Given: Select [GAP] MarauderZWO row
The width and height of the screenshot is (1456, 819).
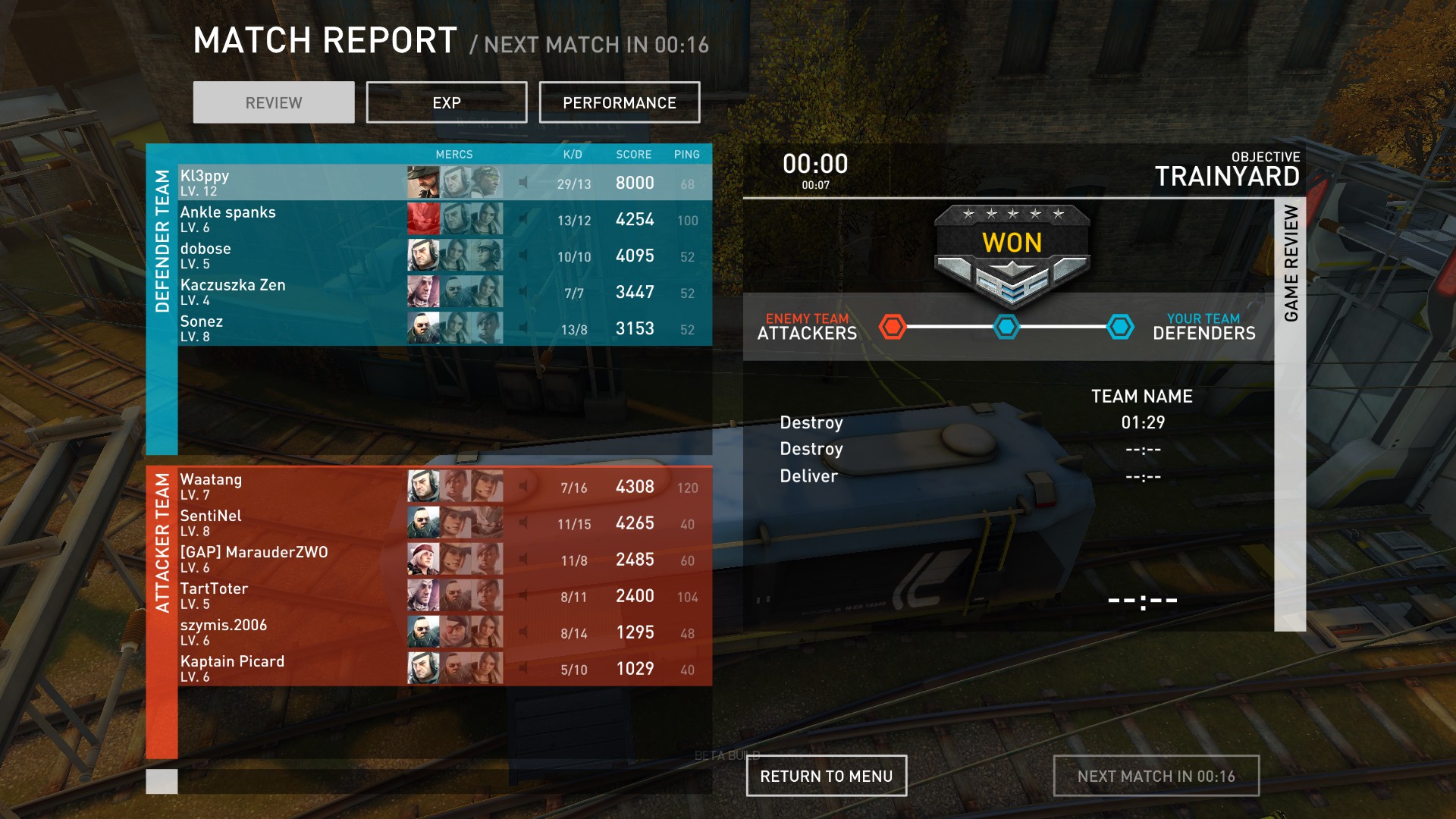Looking at the screenshot, I should tap(288, 559).
